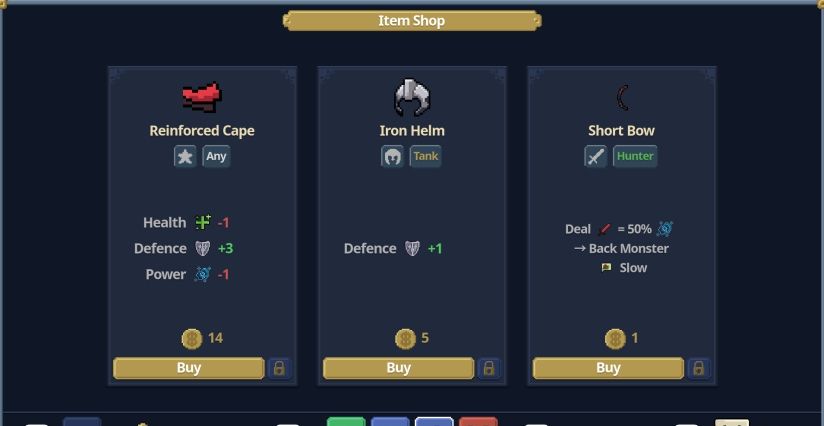This screenshot has width=824, height=426.
Task: Click the Hunter class tag
Action: click(635, 156)
